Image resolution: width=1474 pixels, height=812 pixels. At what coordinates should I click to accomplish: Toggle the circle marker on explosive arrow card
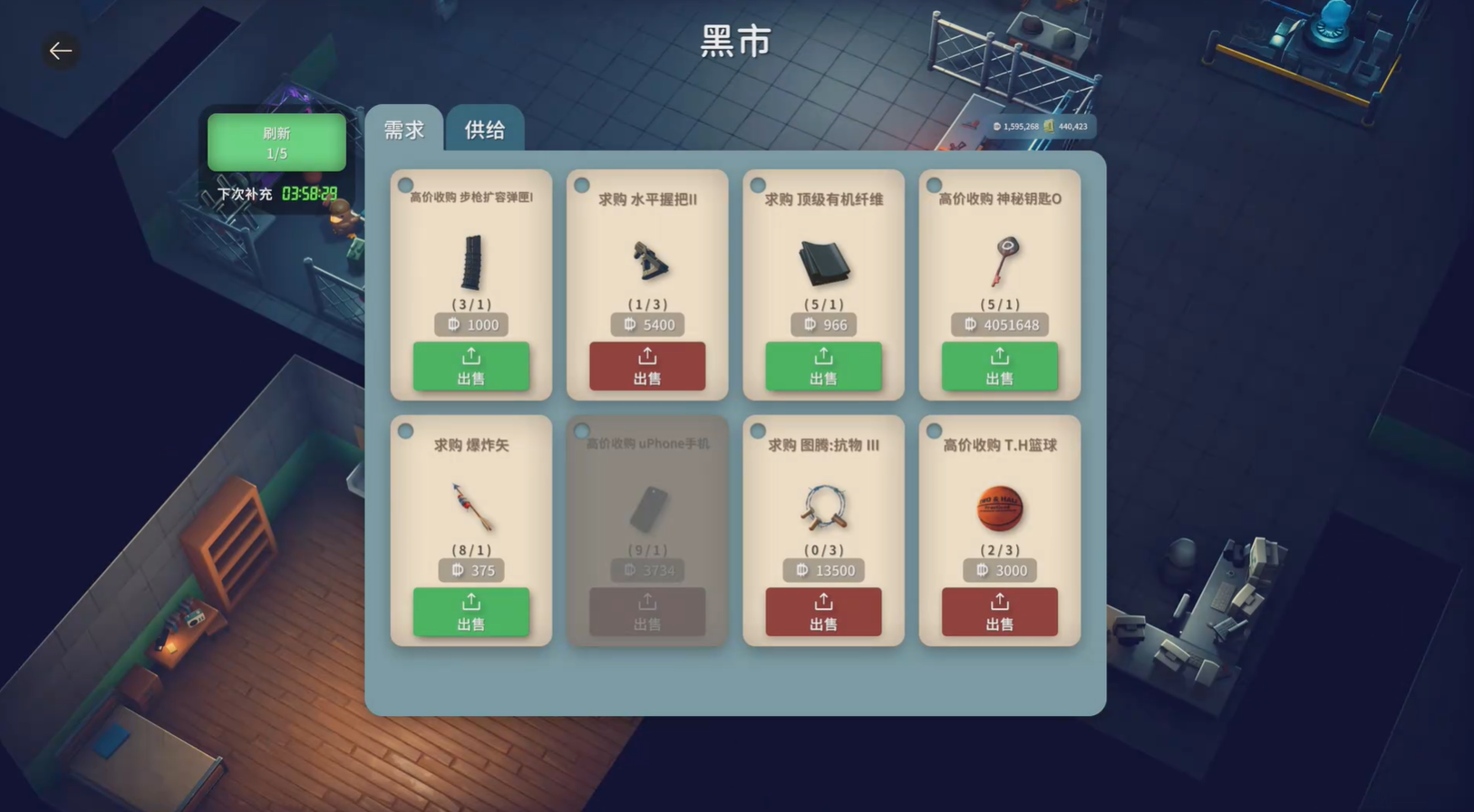point(405,429)
